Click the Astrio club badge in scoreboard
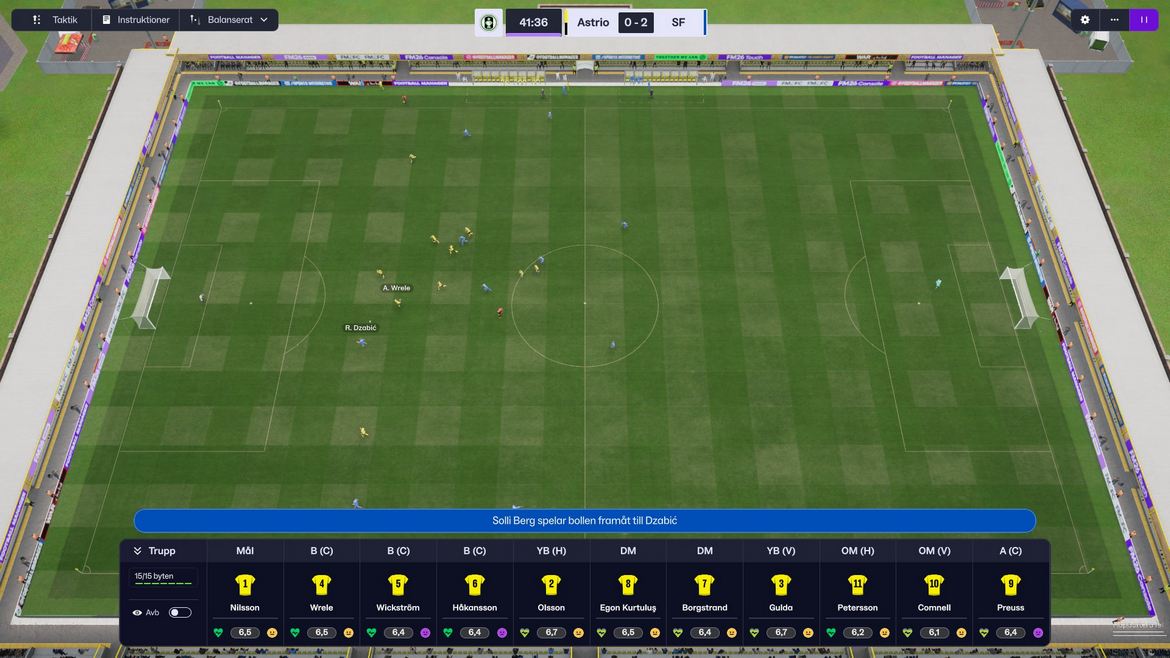Screen dimensions: 1170x658 coord(489,22)
